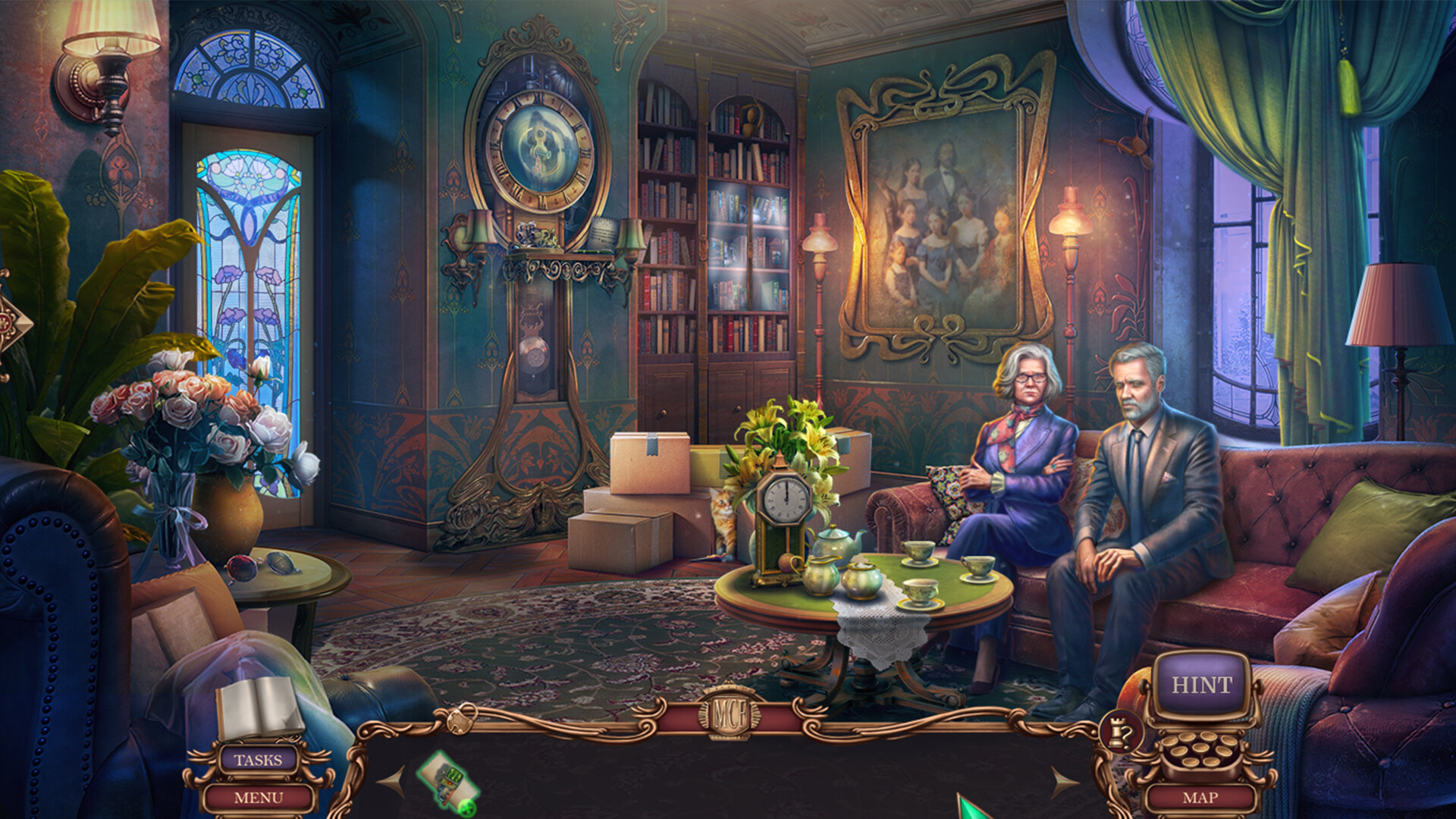Open the Map screen
1456x819 pixels.
click(x=1201, y=797)
